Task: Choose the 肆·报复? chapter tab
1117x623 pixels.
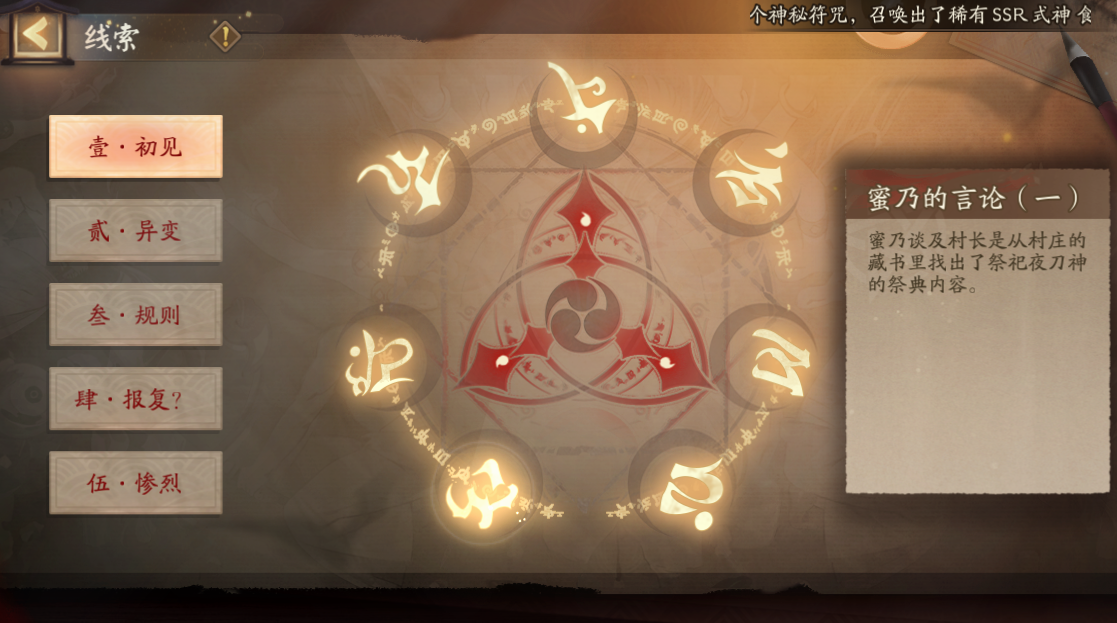Action: coord(136,399)
